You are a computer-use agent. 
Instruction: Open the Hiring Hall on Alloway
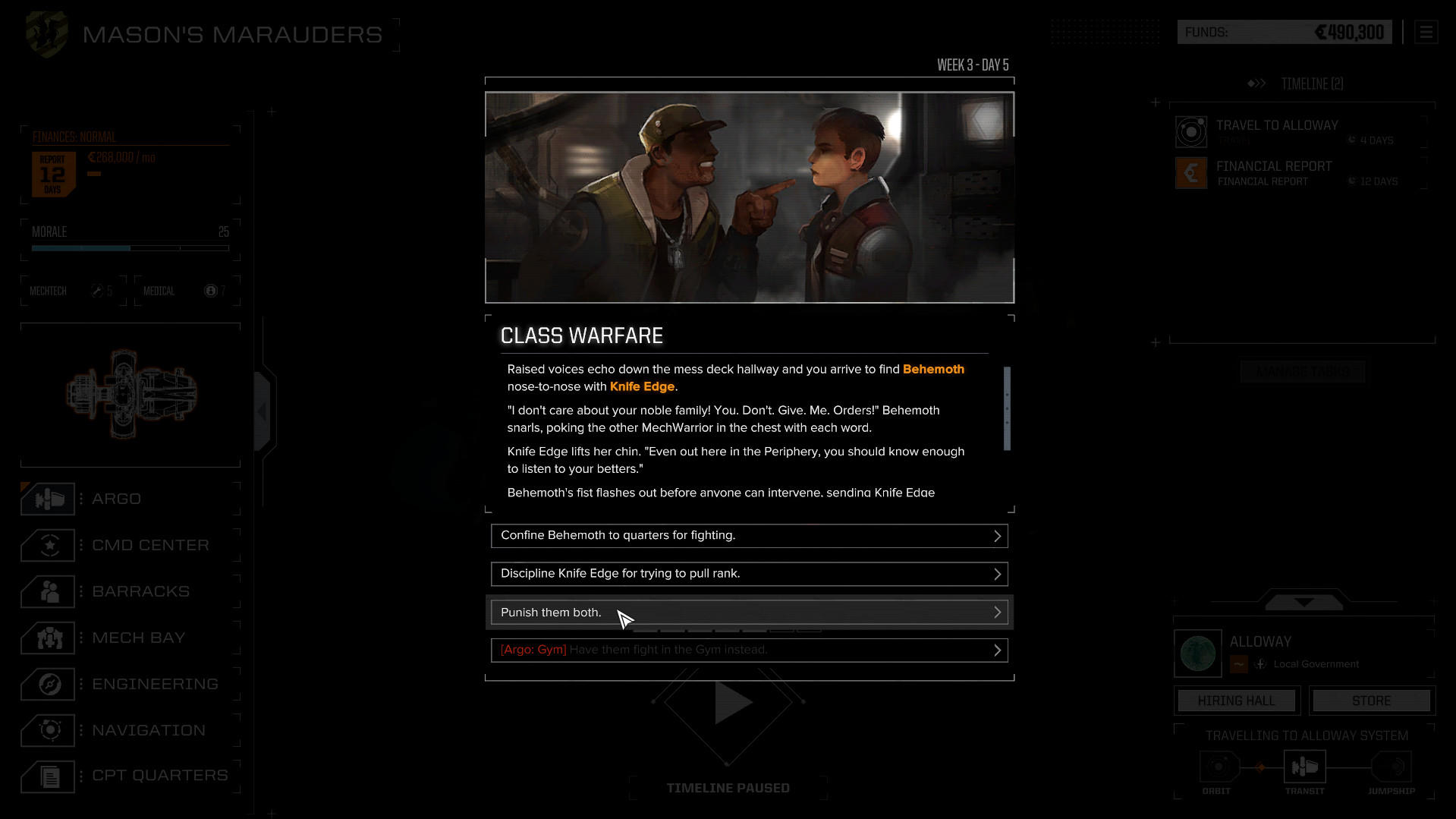1235,700
